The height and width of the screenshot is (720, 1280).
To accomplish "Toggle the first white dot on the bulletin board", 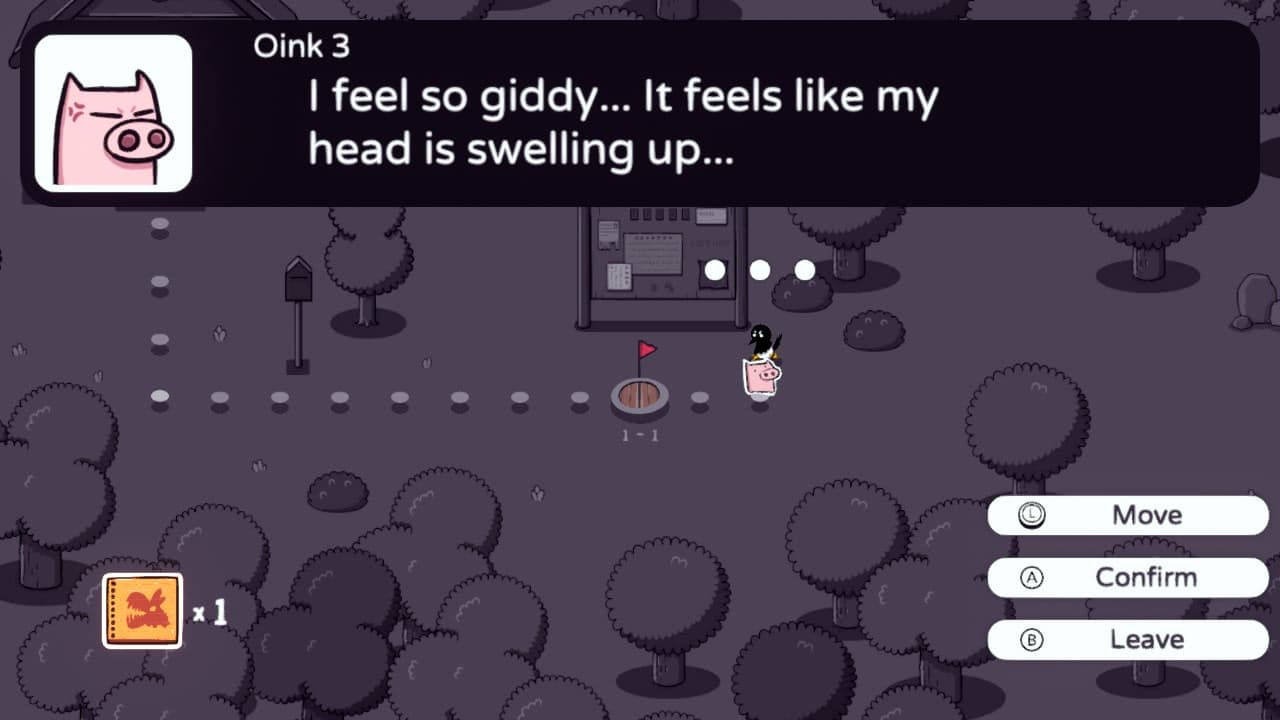I will 715,269.
